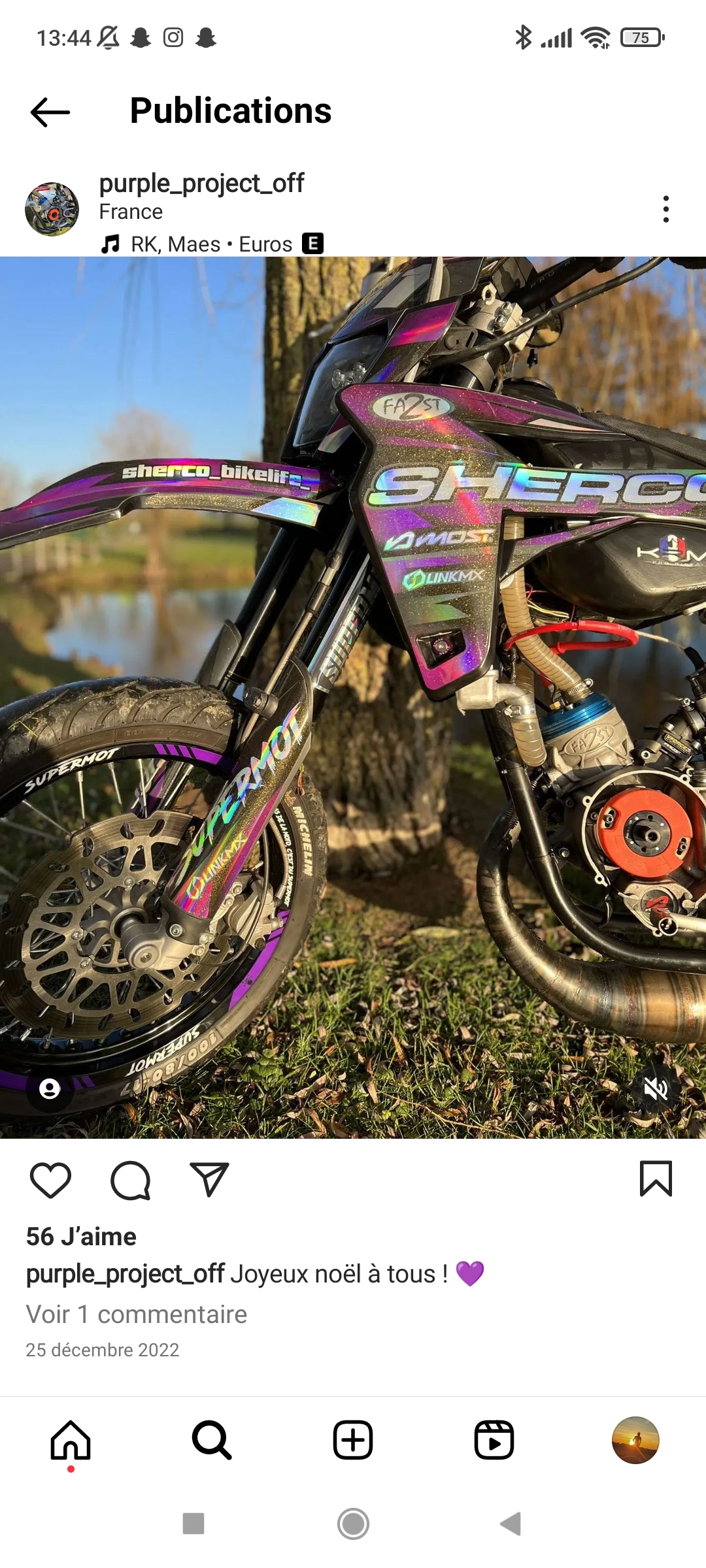Screen dimensions: 706x1568
Task: Unmute the post's sound
Action: [x=656, y=1088]
